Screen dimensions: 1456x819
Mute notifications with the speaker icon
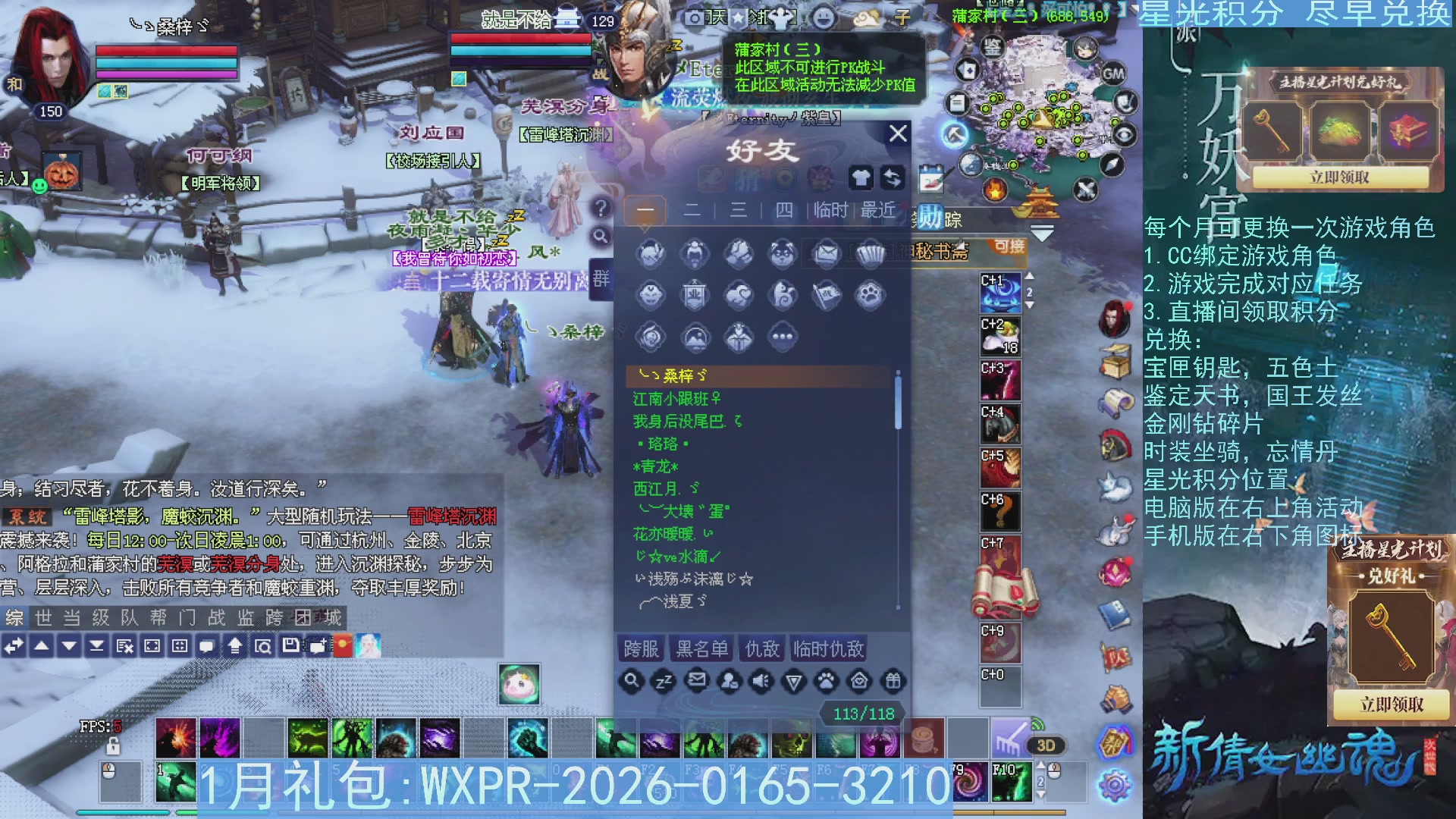[x=762, y=681]
